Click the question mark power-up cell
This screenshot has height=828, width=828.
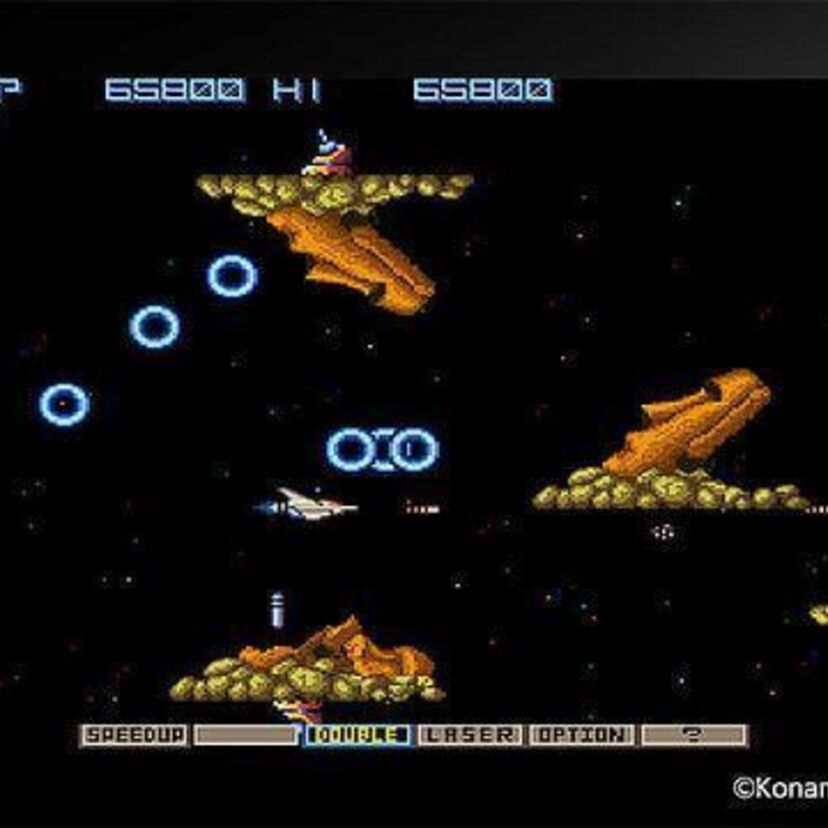click(x=693, y=736)
